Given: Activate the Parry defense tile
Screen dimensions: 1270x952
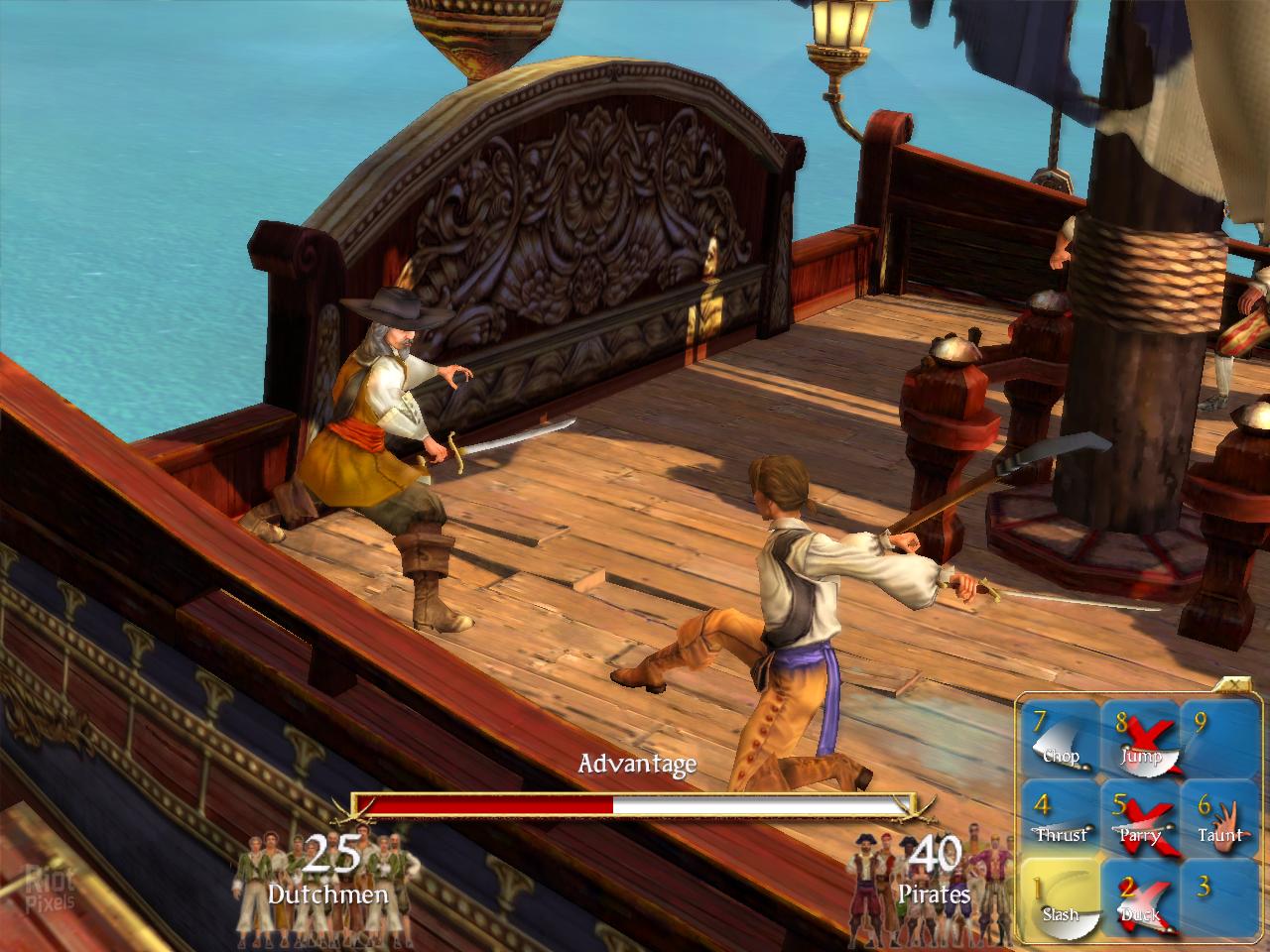Looking at the screenshot, I should point(1139,819).
